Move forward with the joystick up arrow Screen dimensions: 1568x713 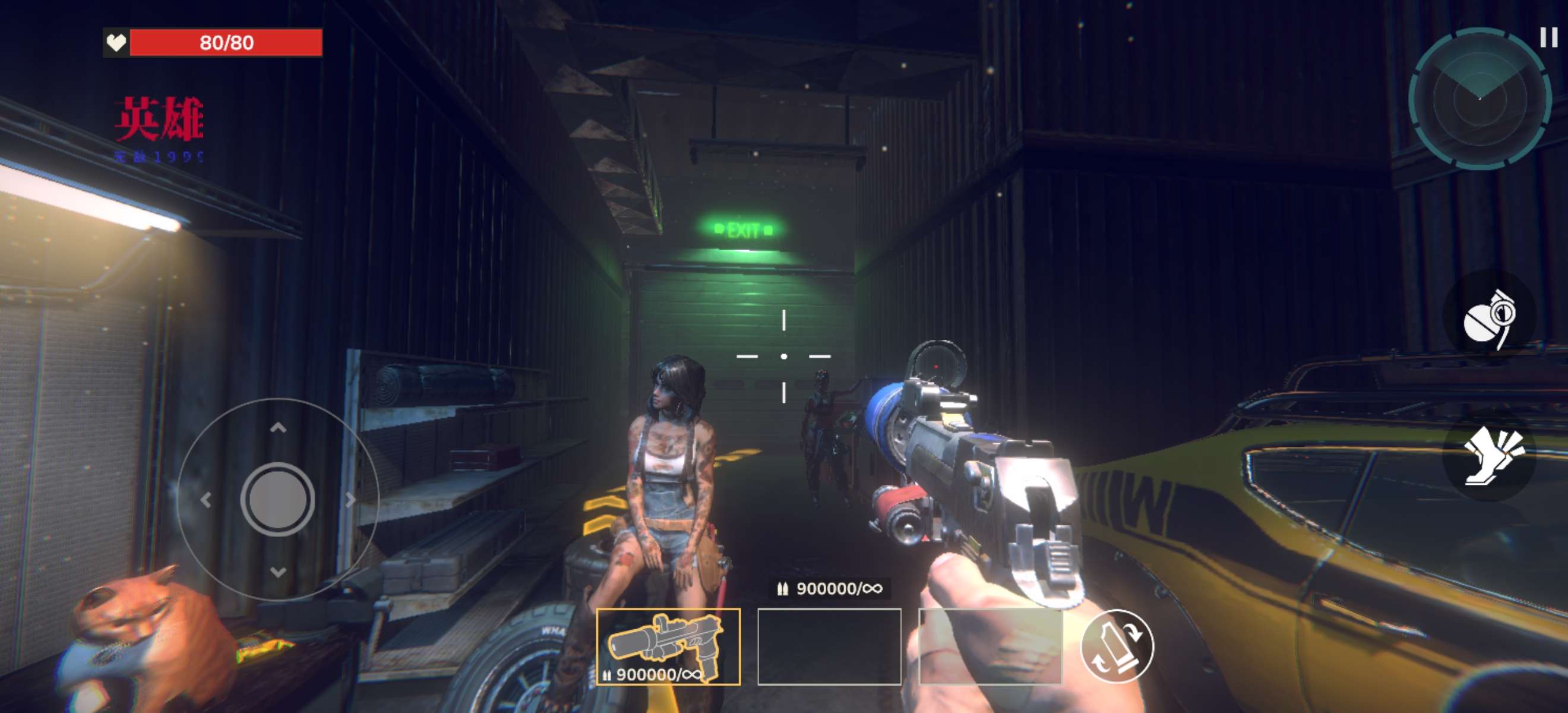coord(278,428)
